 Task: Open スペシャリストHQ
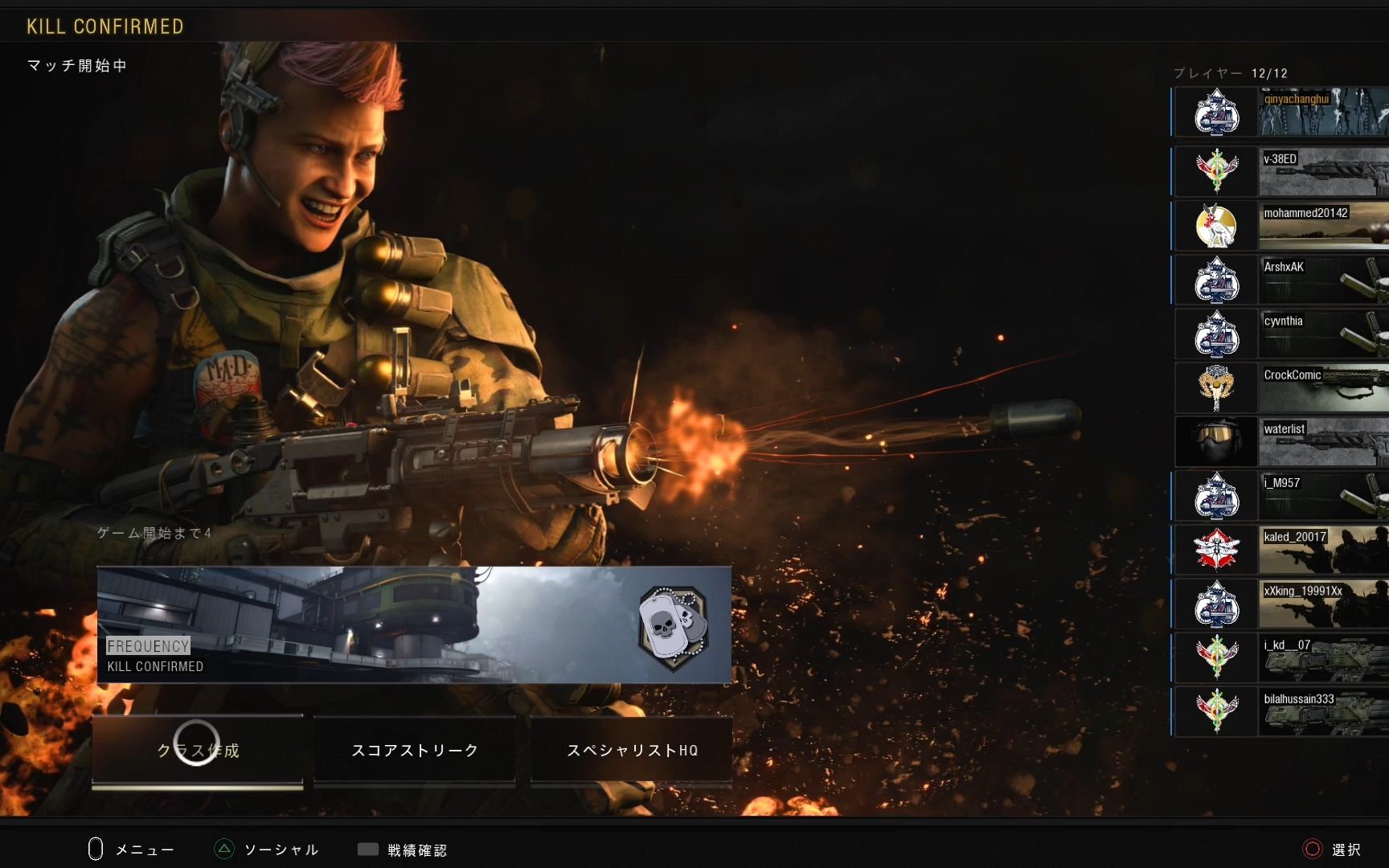632,750
